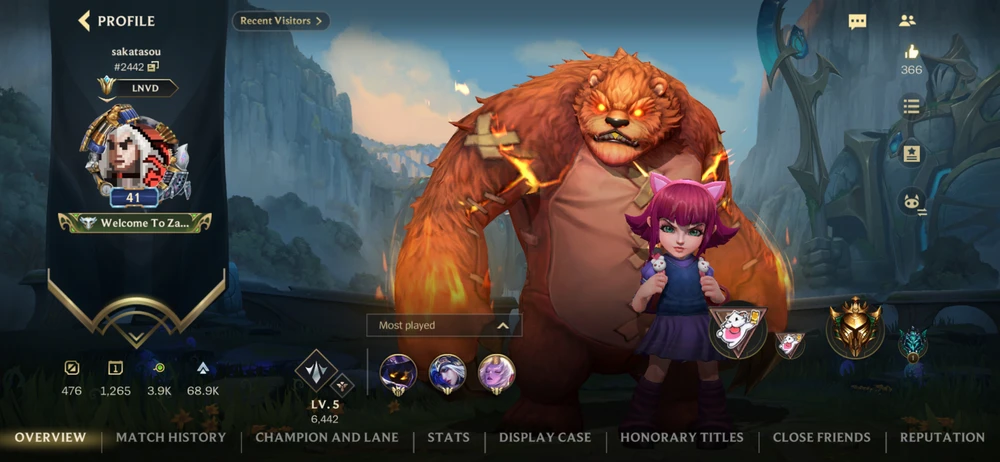Click the star card icon
Screen dimensions: 1000x462
(910, 154)
